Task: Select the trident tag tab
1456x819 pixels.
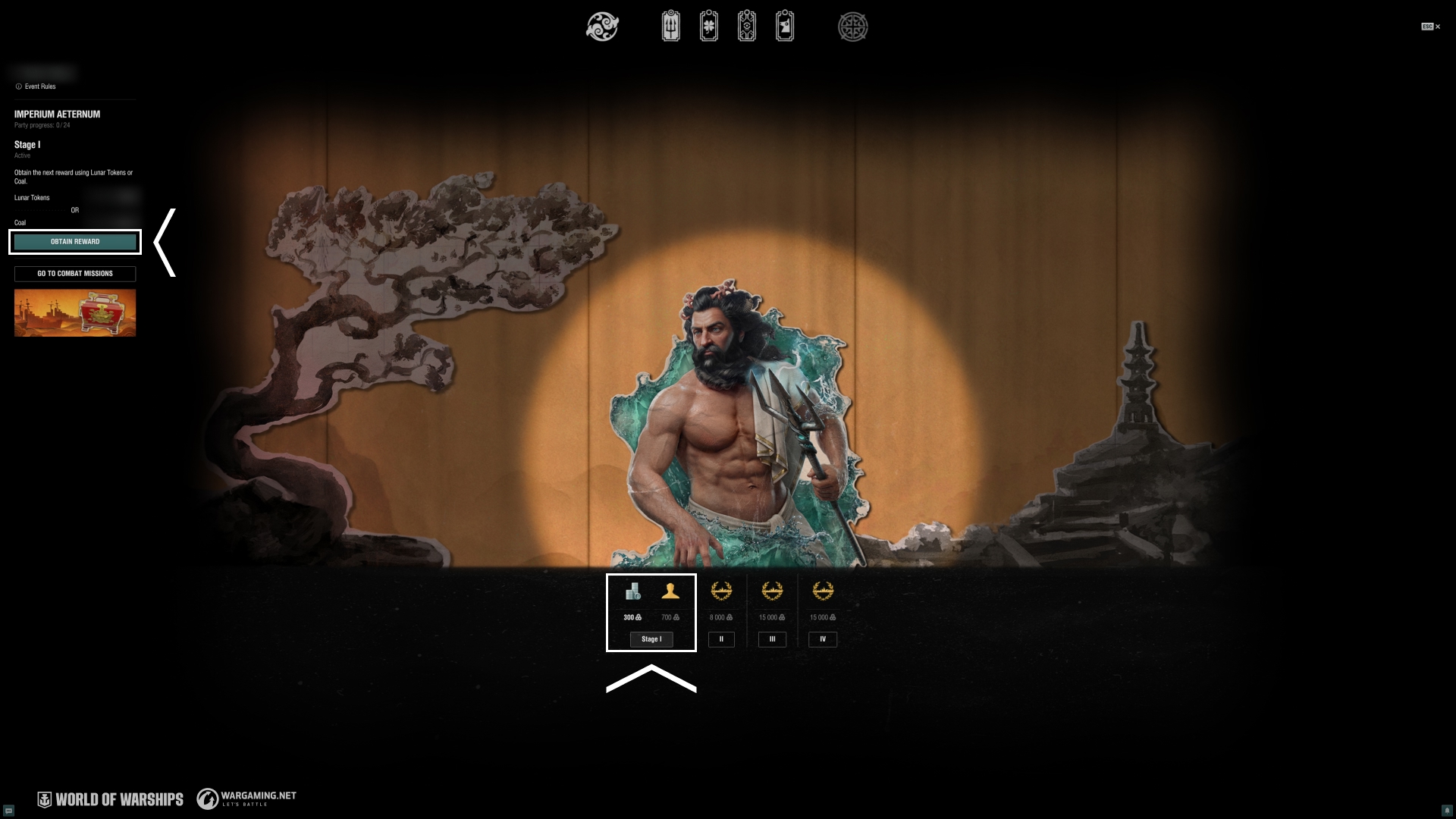Action: [671, 27]
